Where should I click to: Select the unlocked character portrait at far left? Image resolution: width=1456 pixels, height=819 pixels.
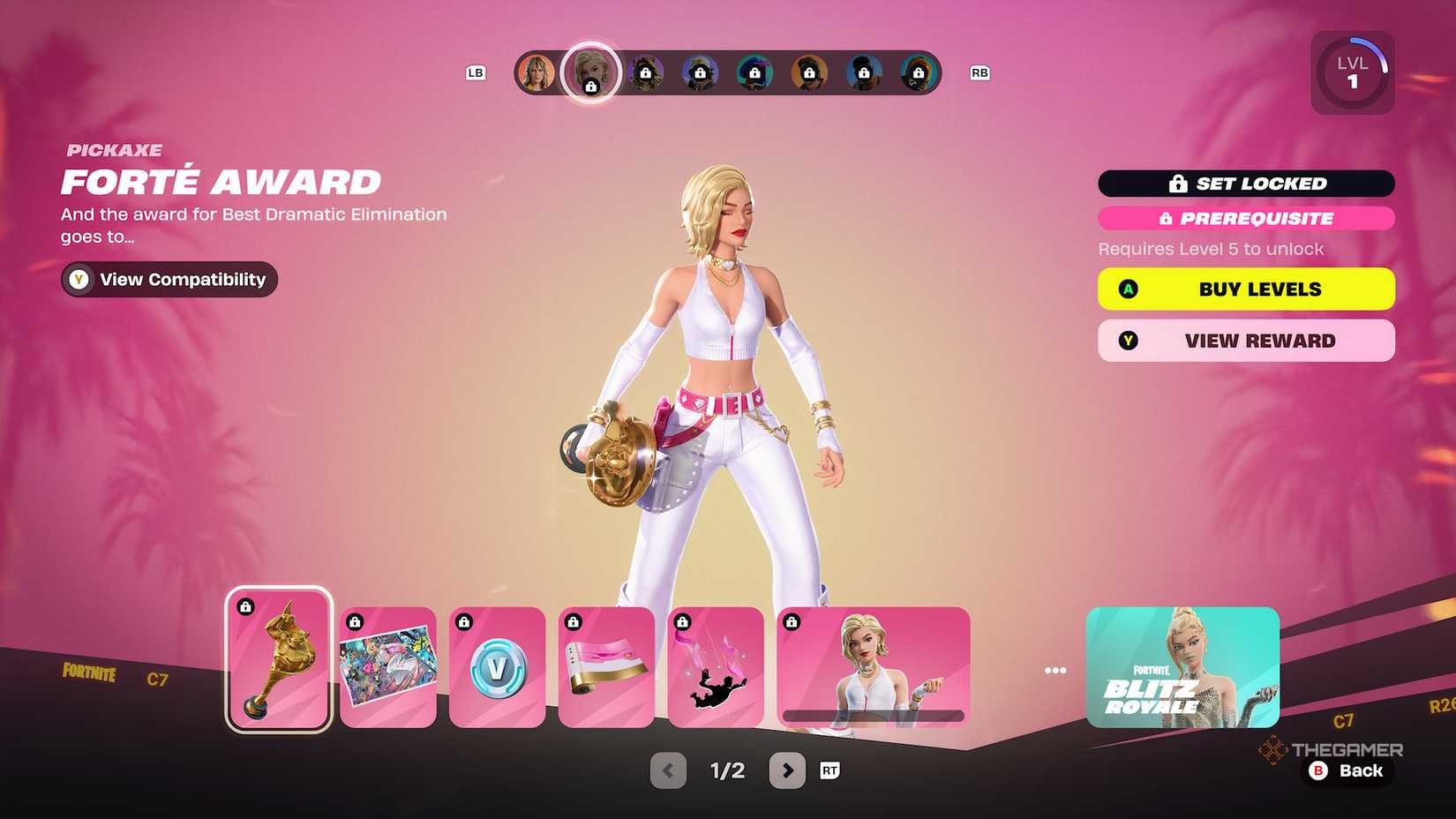click(x=537, y=72)
